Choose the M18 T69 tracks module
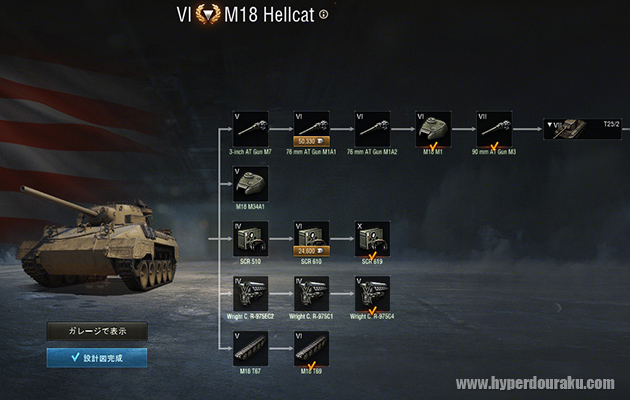The image size is (630, 400). coord(311,347)
